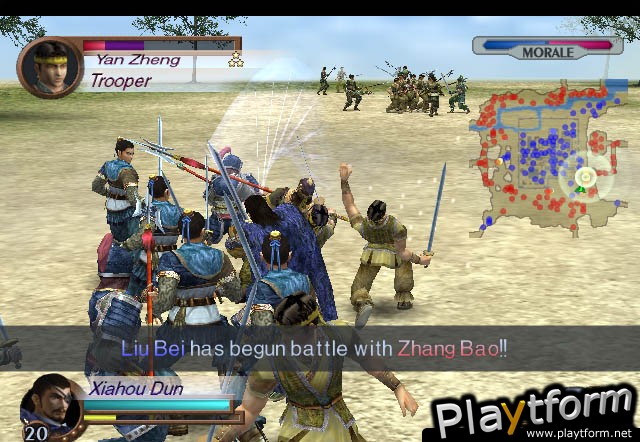Select Yan Zheng's enemy portrait

pyautogui.click(x=49, y=66)
